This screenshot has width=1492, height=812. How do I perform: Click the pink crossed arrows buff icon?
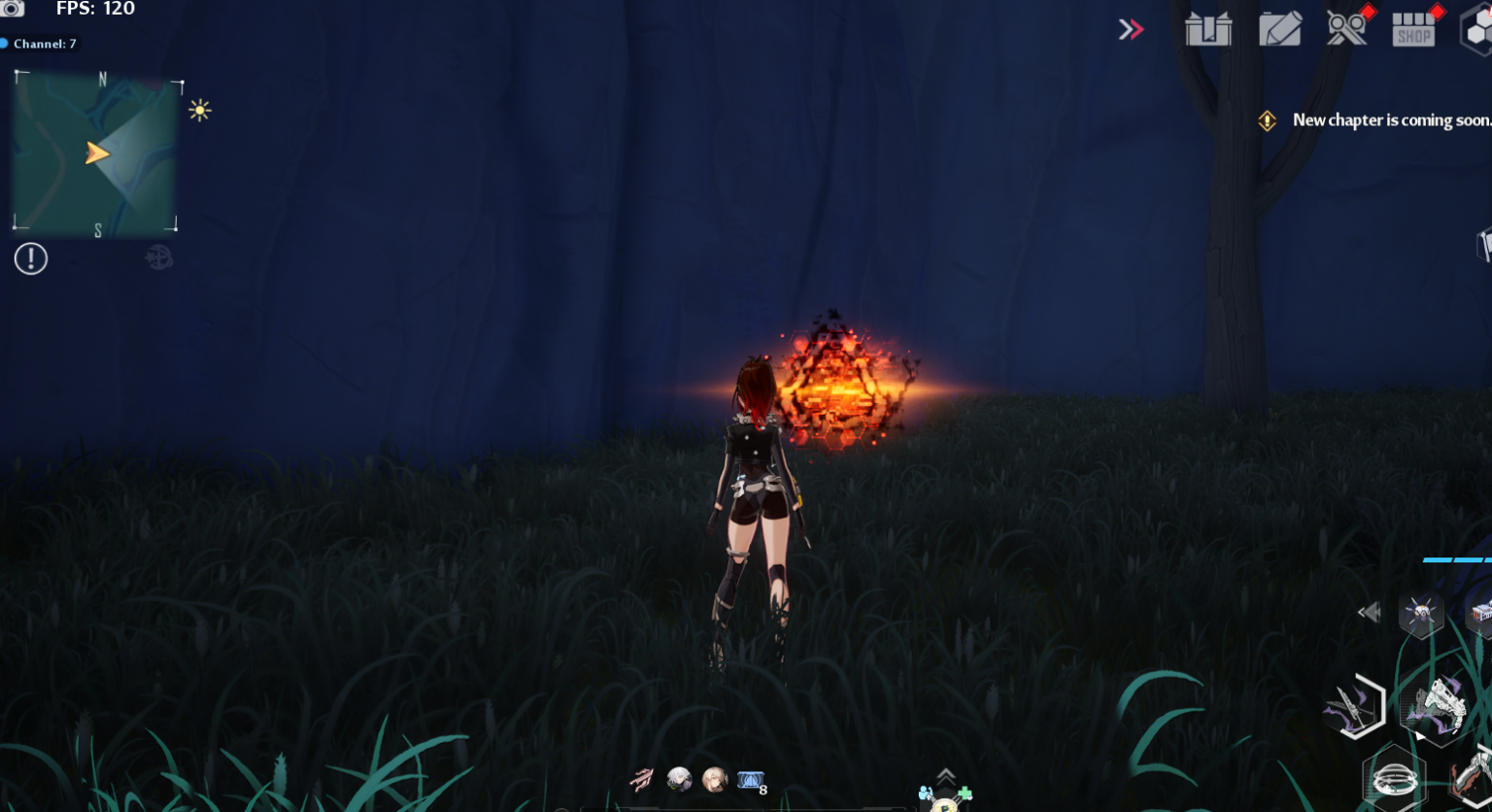[x=642, y=779]
